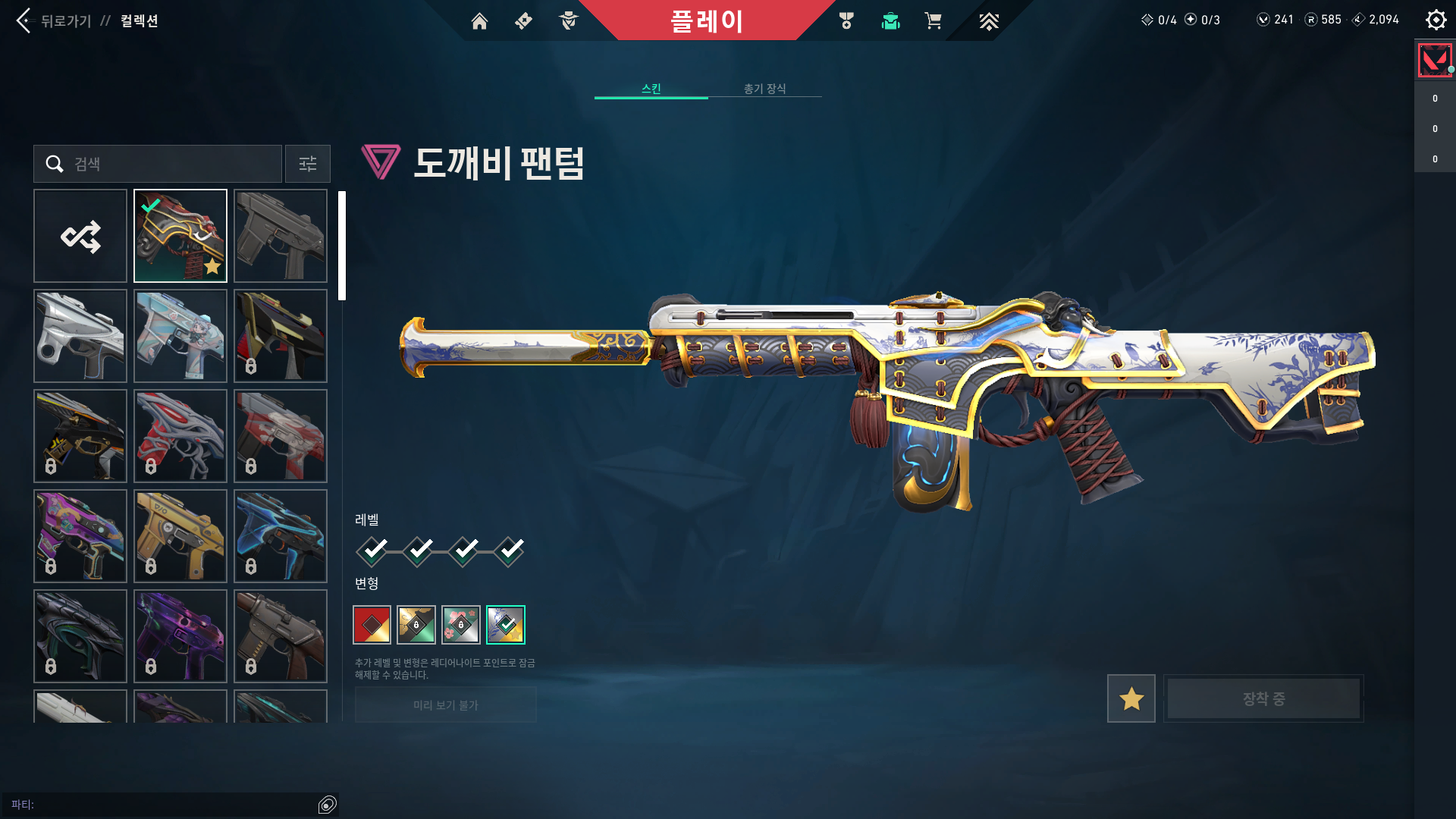Toggle the gold star favorite button
The height and width of the screenshot is (819, 1456).
click(1131, 698)
